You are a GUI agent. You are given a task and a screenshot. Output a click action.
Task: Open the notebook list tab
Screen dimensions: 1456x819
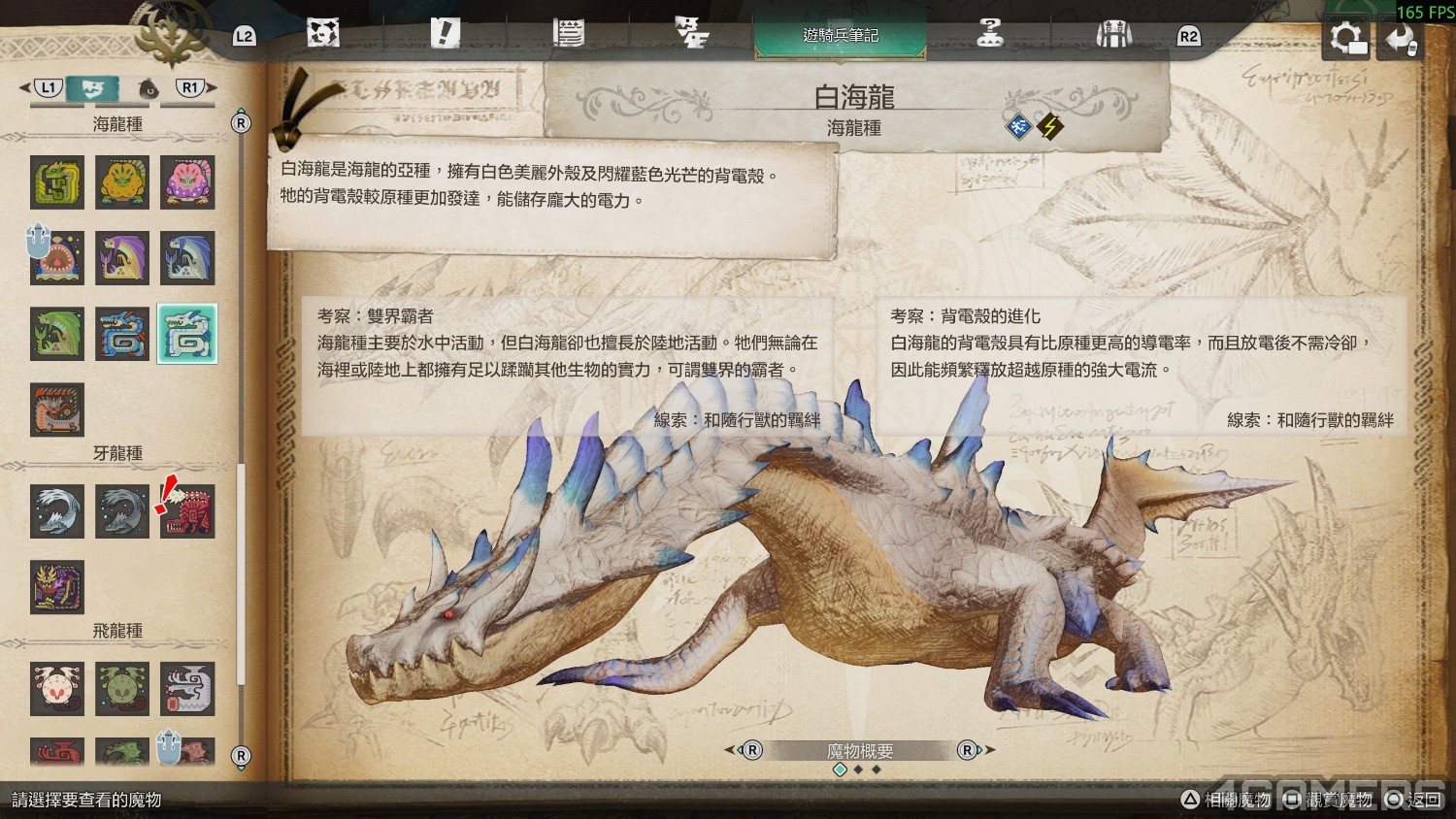(x=568, y=34)
